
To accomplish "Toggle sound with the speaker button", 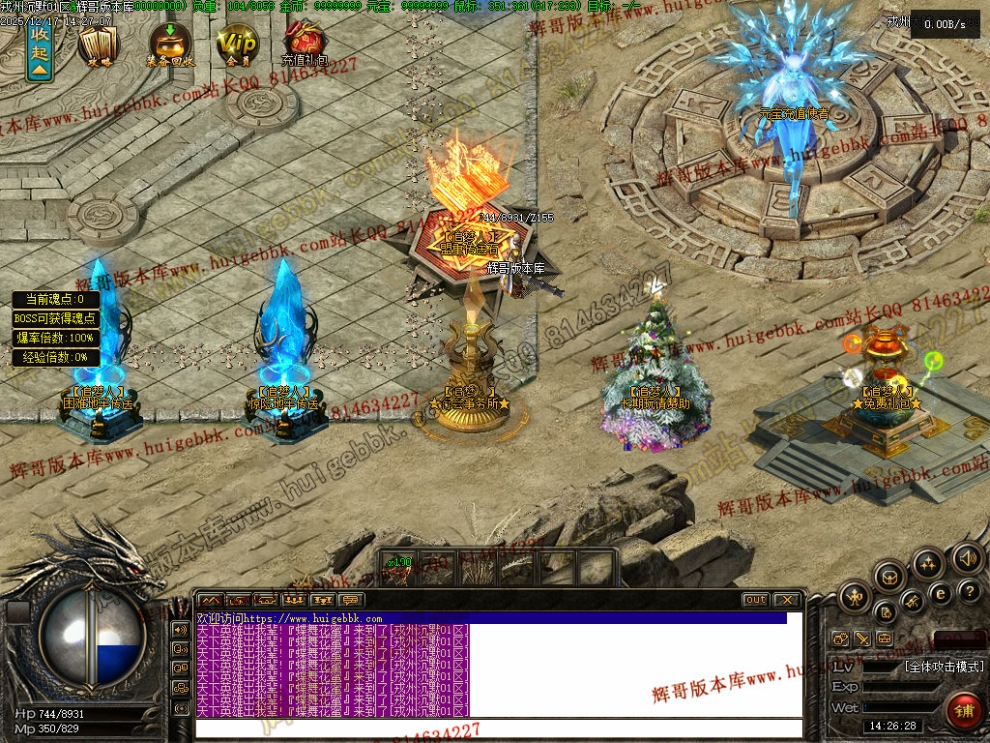I will (x=967, y=557).
